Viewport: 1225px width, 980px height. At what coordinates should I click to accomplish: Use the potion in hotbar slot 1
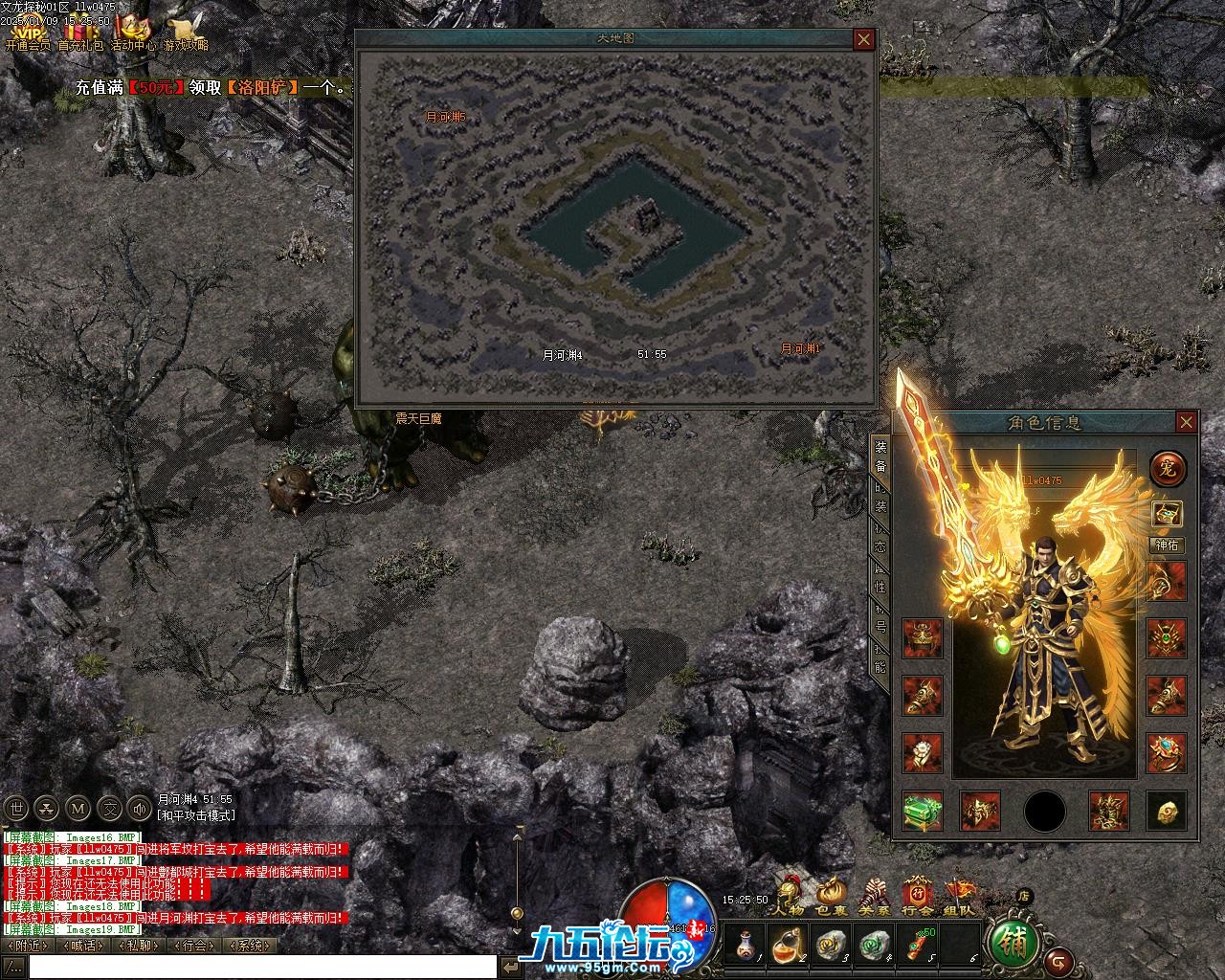[745, 946]
